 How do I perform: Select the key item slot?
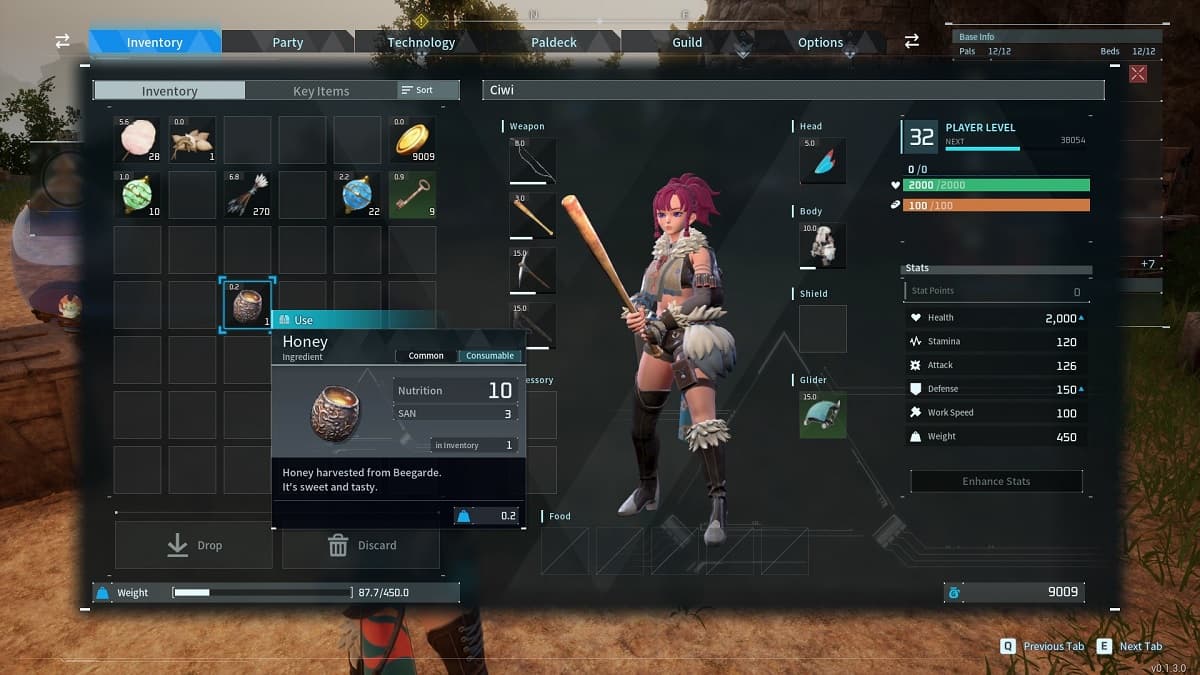tap(412, 195)
